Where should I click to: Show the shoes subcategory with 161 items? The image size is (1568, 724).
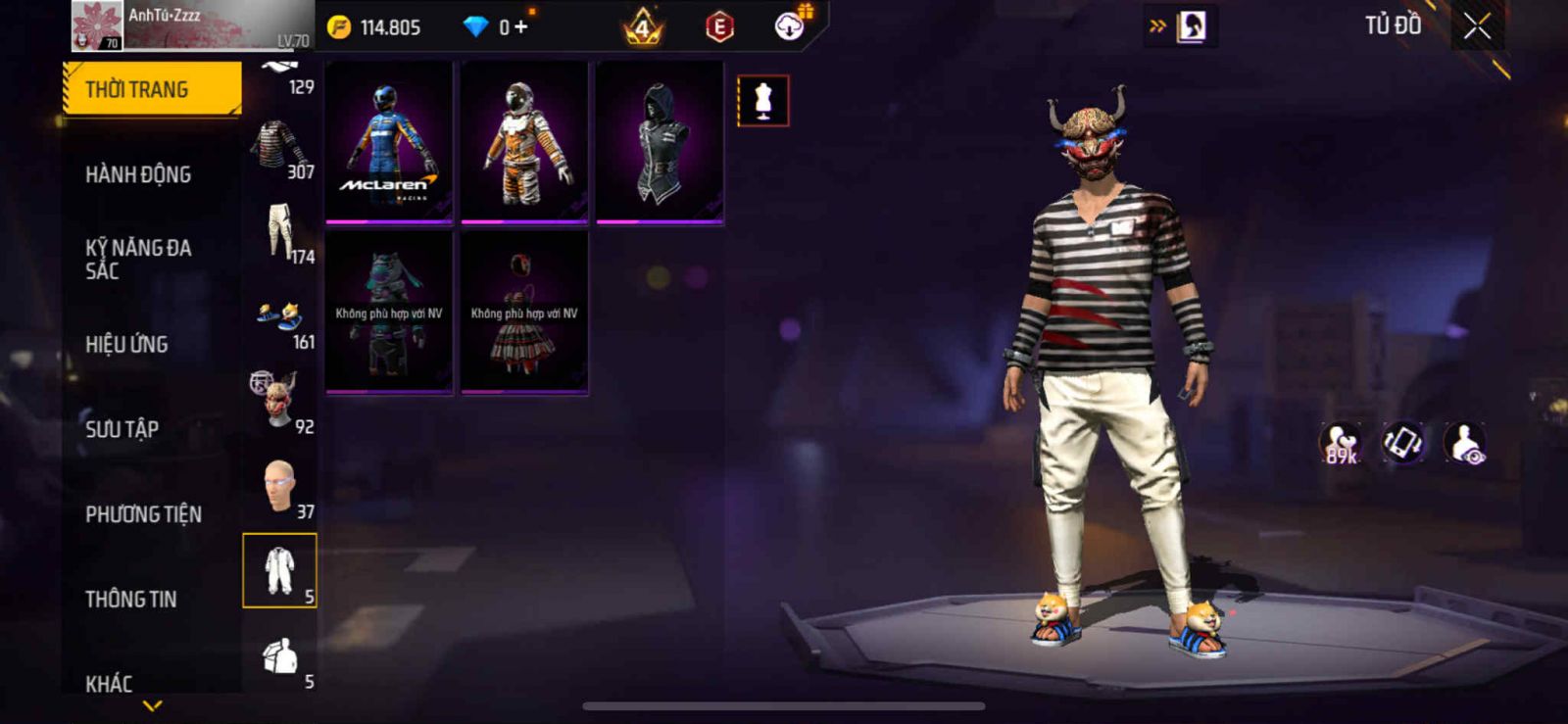[280, 319]
